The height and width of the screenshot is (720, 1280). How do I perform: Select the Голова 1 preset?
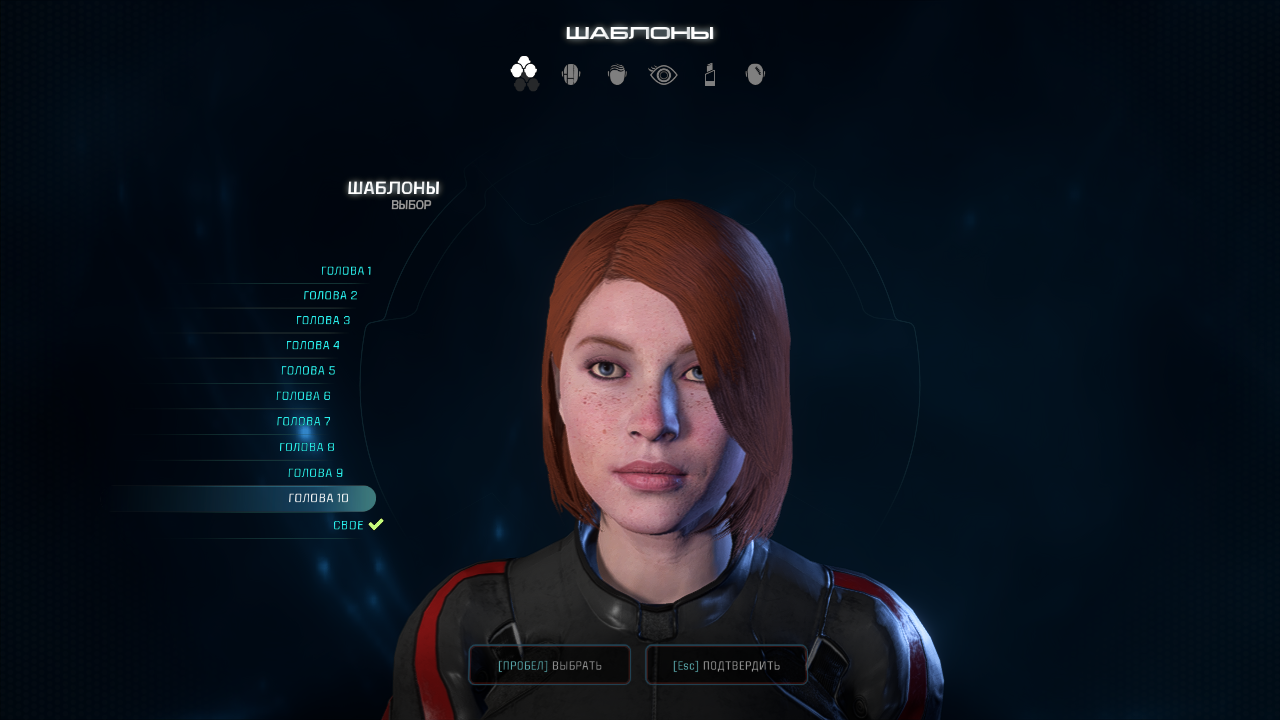click(x=346, y=271)
